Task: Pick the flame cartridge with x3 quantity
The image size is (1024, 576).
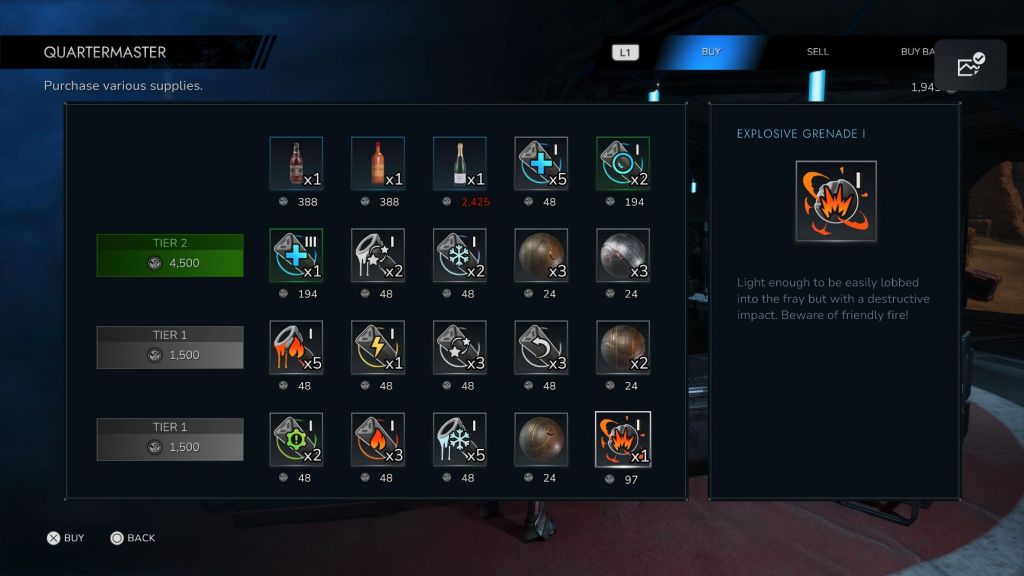Action: [378, 439]
